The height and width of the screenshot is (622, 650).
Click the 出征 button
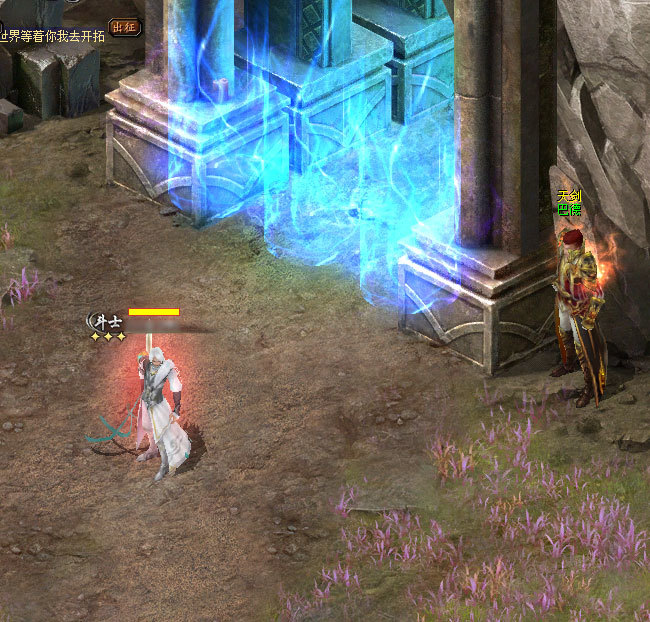(124, 27)
